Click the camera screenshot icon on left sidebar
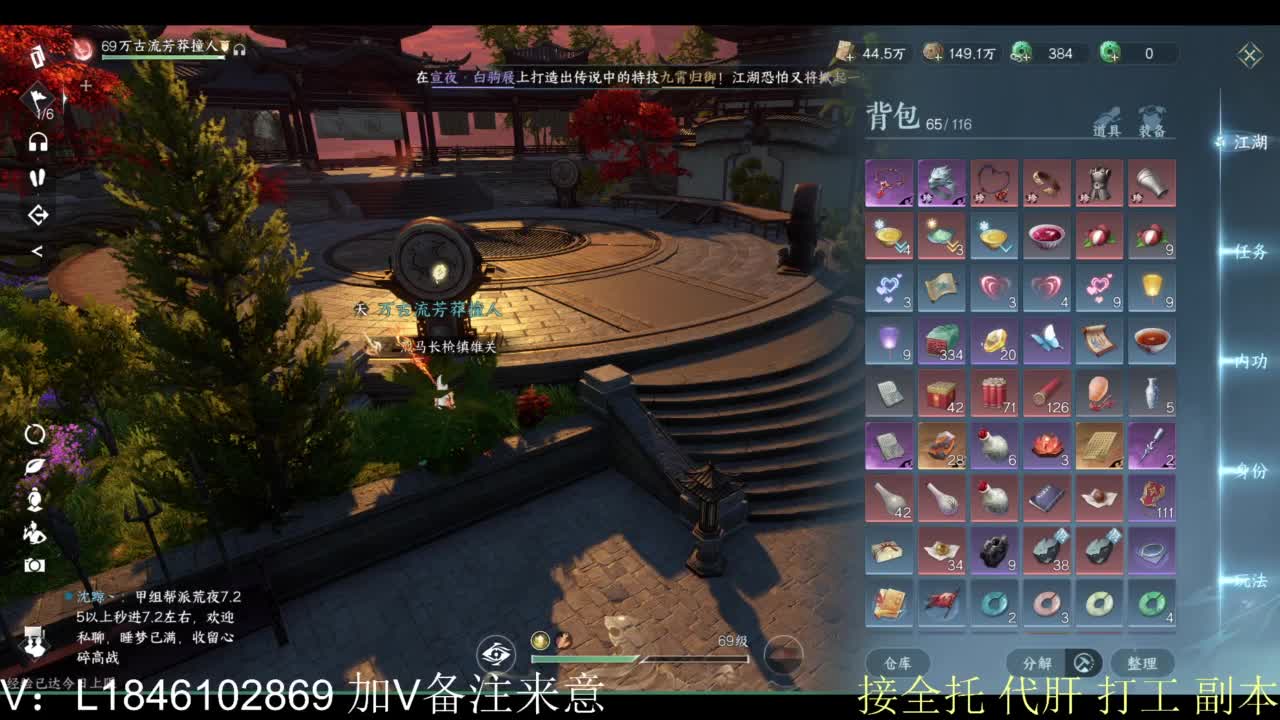1280x720 pixels. tap(33, 566)
